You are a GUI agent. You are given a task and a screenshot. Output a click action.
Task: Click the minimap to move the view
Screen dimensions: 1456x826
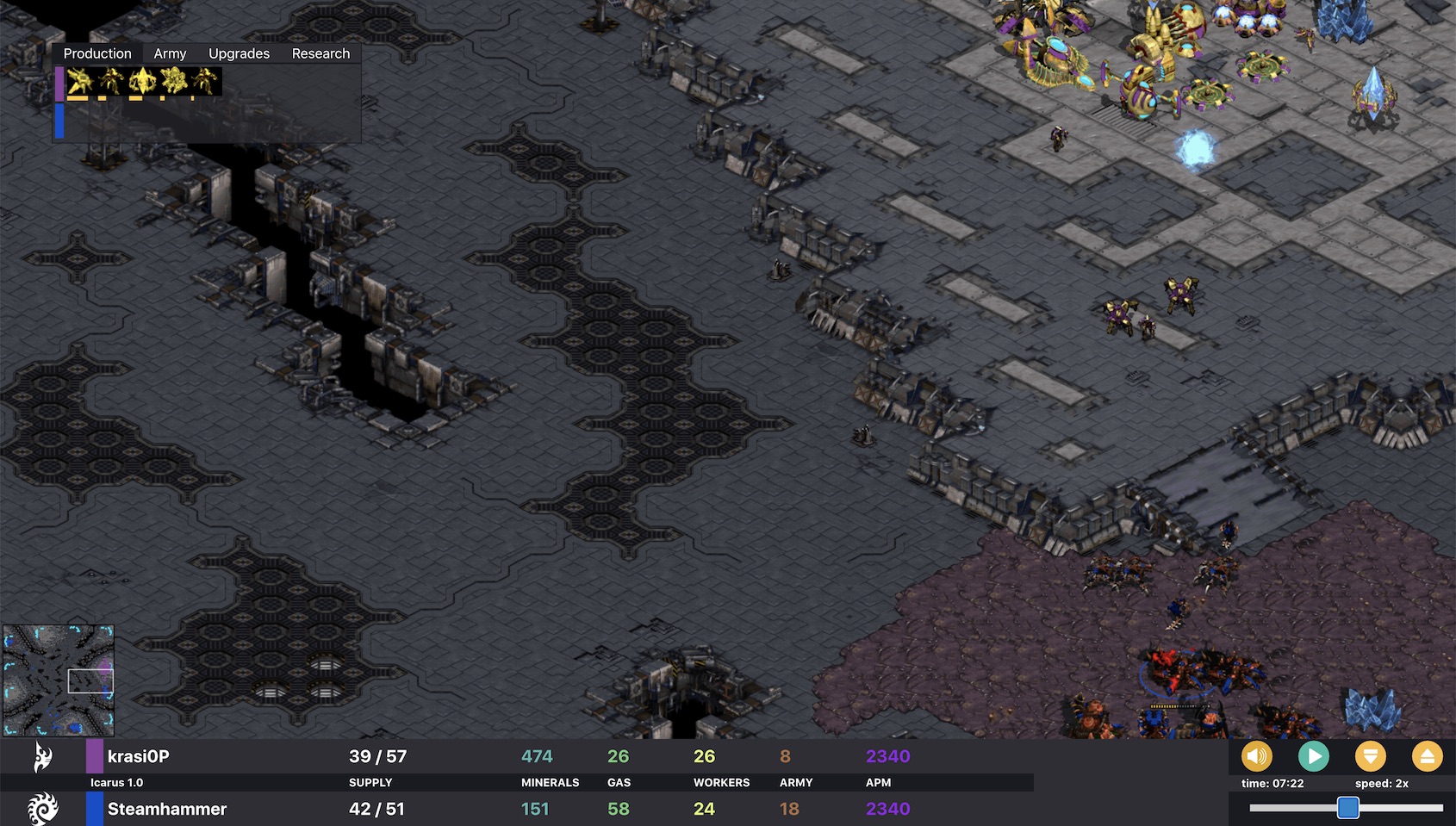pos(59,680)
